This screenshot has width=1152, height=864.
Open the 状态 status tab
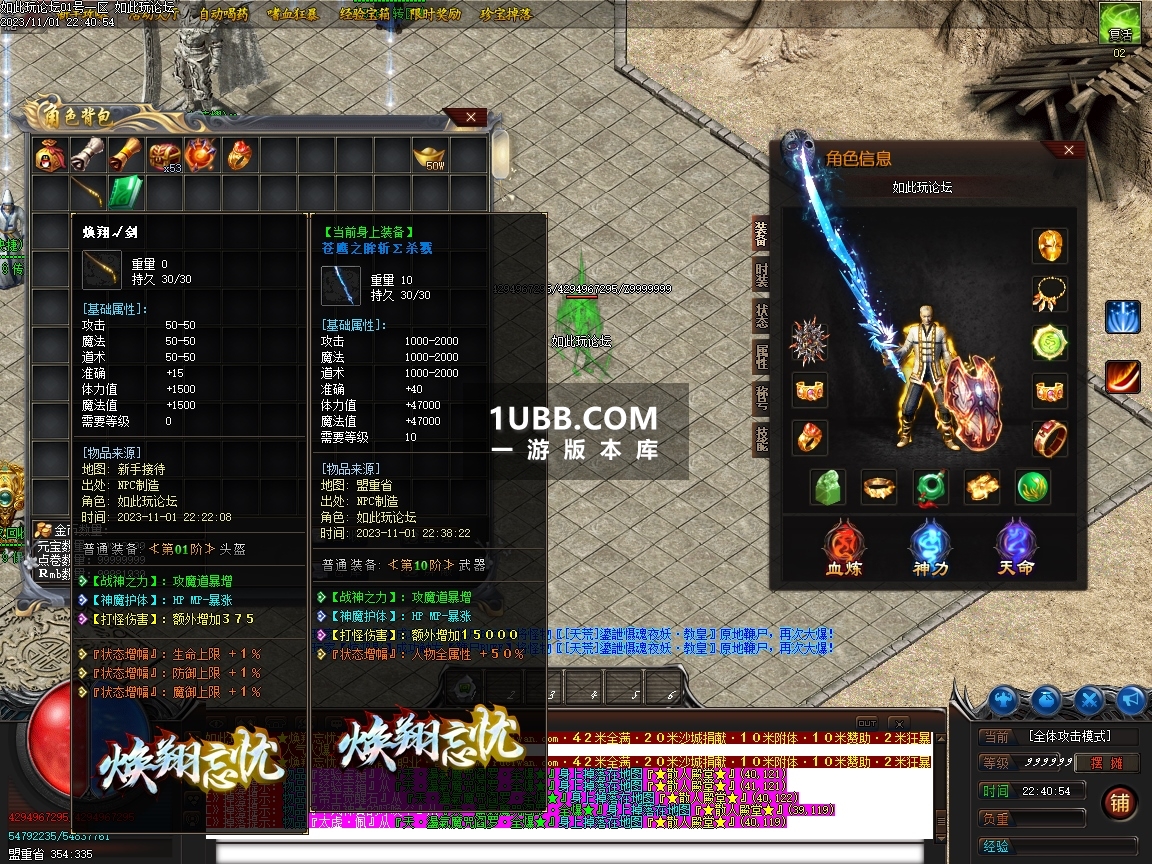762,314
